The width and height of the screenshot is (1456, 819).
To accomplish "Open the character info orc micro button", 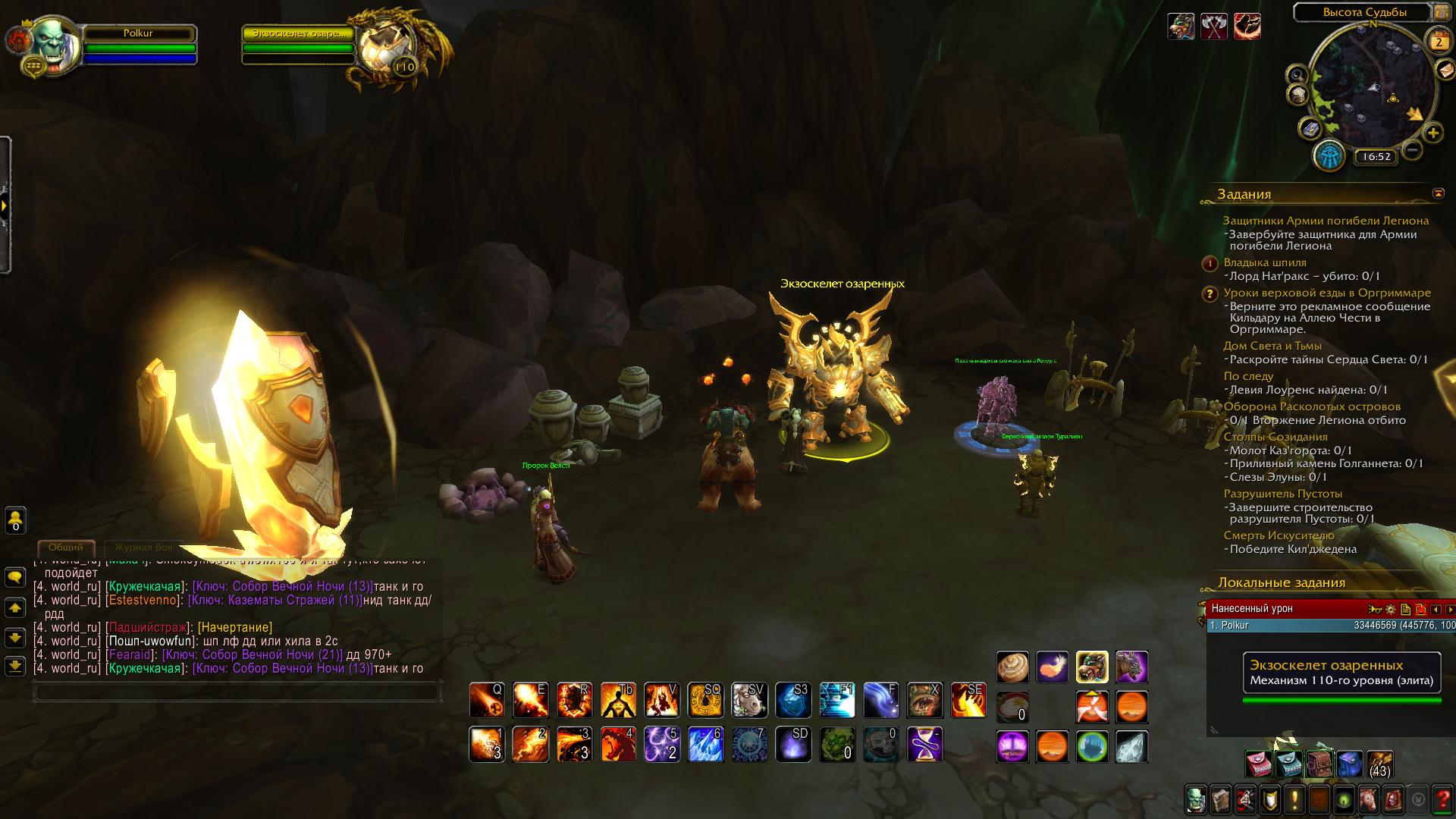I will point(1195,799).
